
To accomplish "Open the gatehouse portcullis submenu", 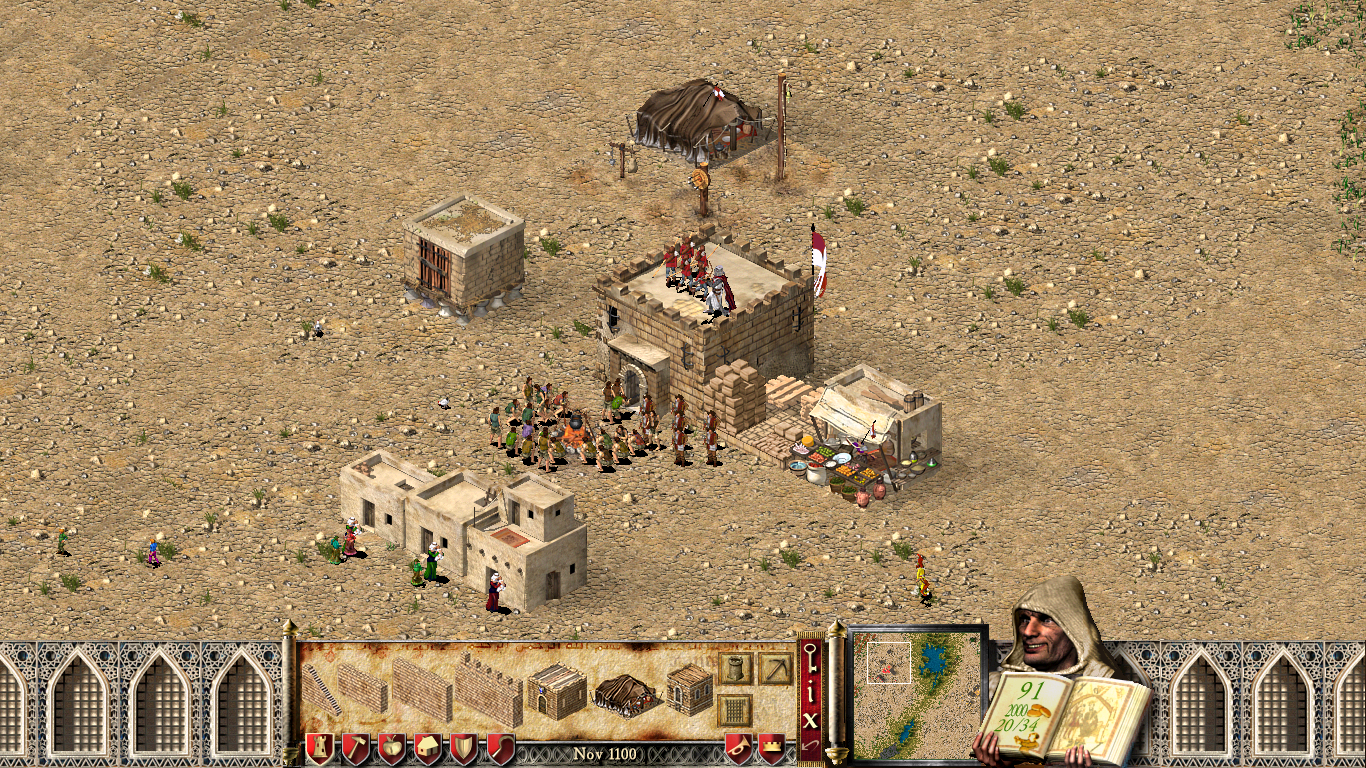I will (735, 710).
